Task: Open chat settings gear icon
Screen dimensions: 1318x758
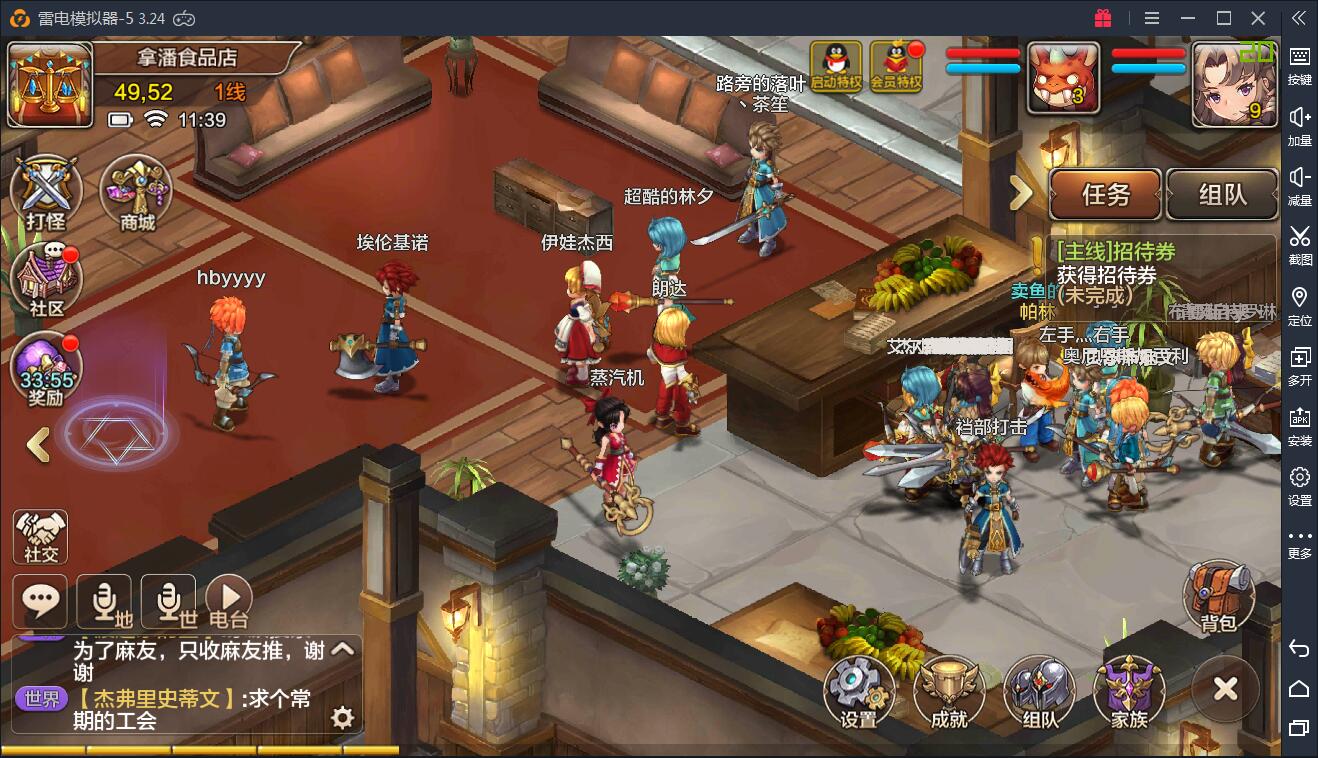Action: coord(342,717)
